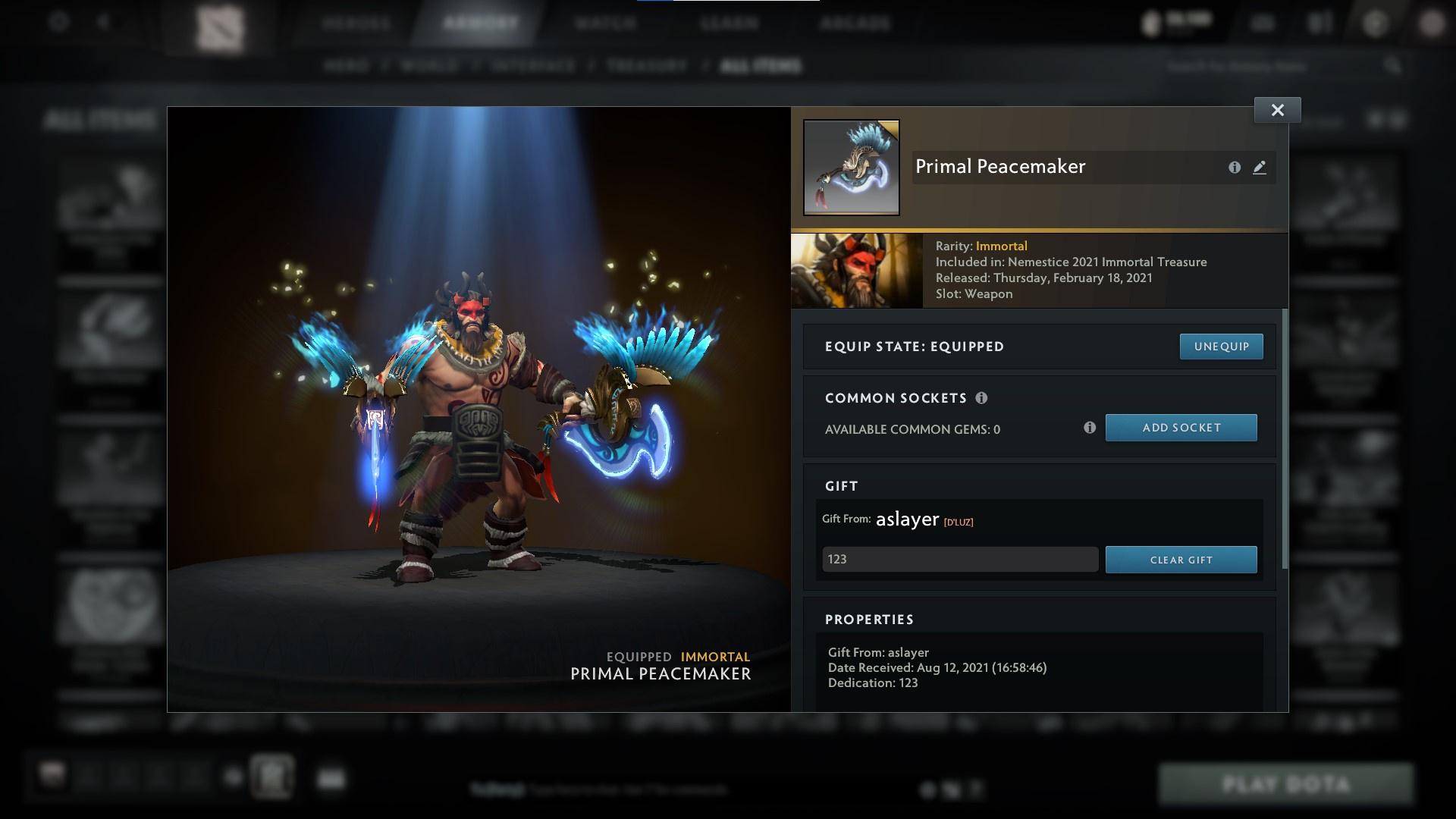This screenshot has height=819, width=1456.
Task: Click the [D'LUZ] guild tag link
Action: pos(959,521)
